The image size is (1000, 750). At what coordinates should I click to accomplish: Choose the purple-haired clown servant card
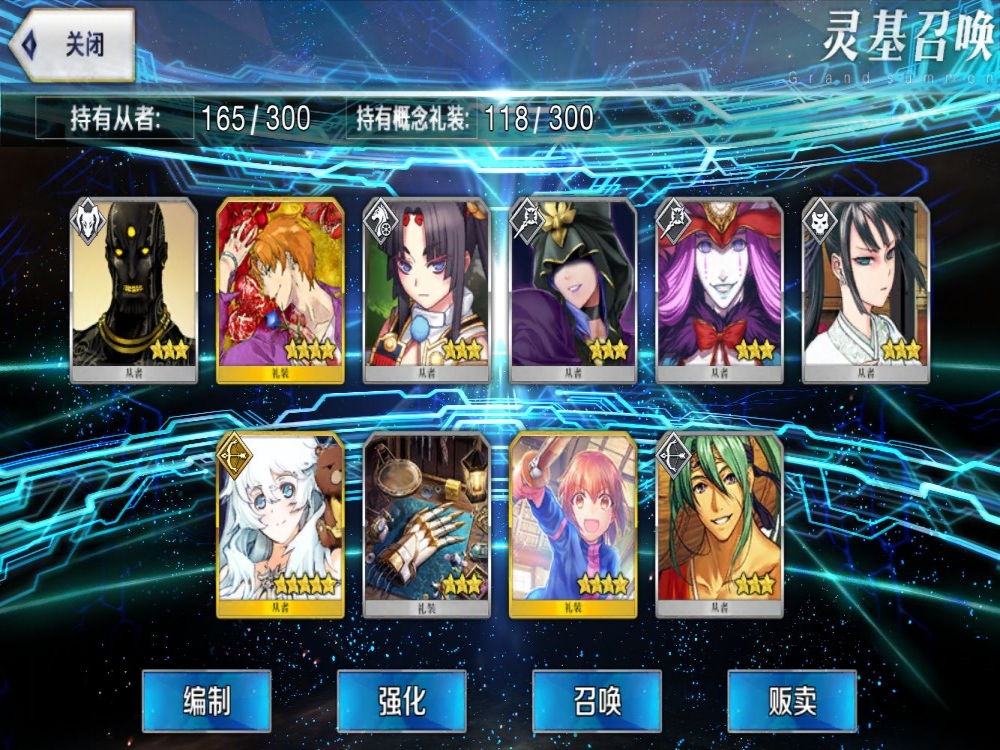[x=719, y=290]
